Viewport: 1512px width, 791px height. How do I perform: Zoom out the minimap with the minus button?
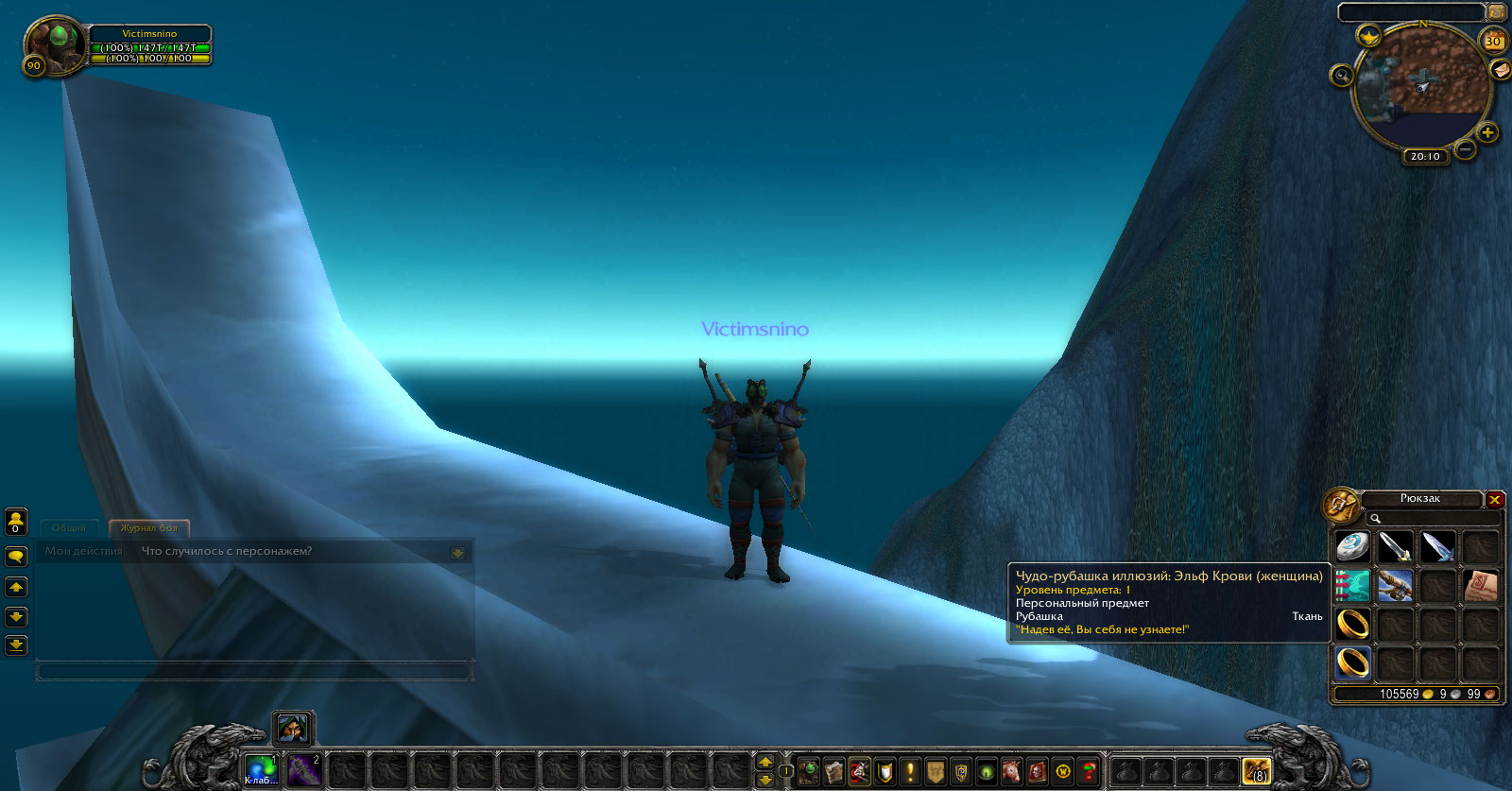(1465, 149)
